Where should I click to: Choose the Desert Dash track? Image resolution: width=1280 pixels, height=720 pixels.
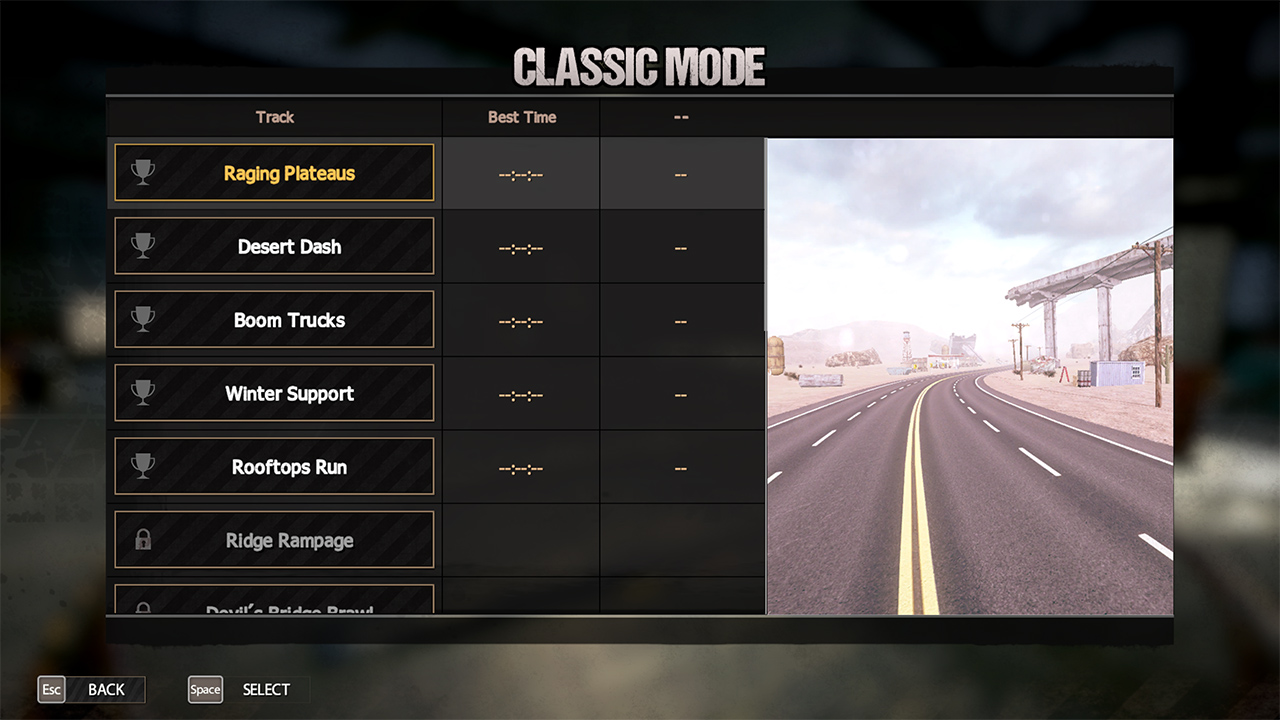(x=274, y=246)
